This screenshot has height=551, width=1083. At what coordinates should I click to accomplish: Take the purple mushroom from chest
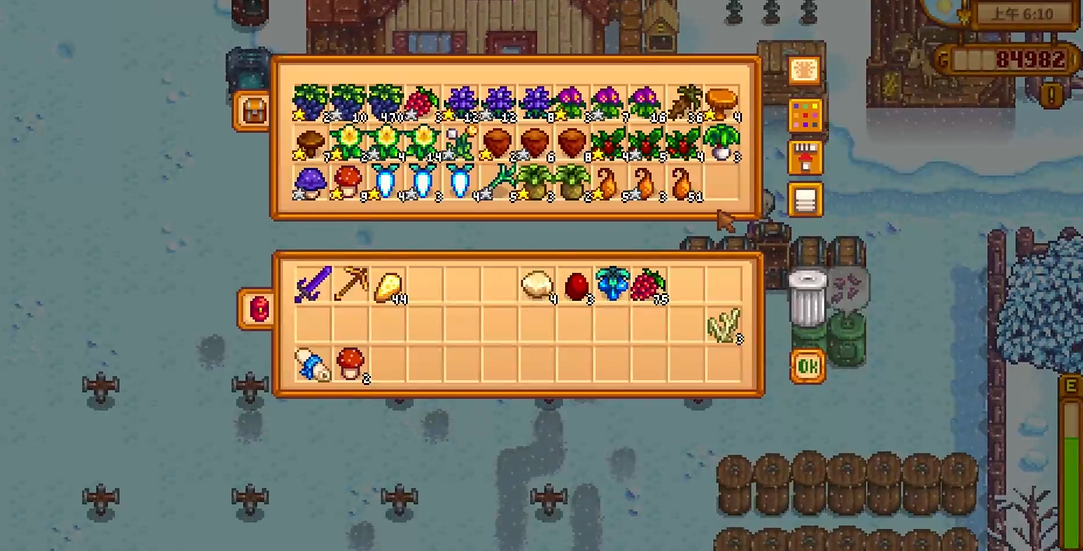[311, 184]
